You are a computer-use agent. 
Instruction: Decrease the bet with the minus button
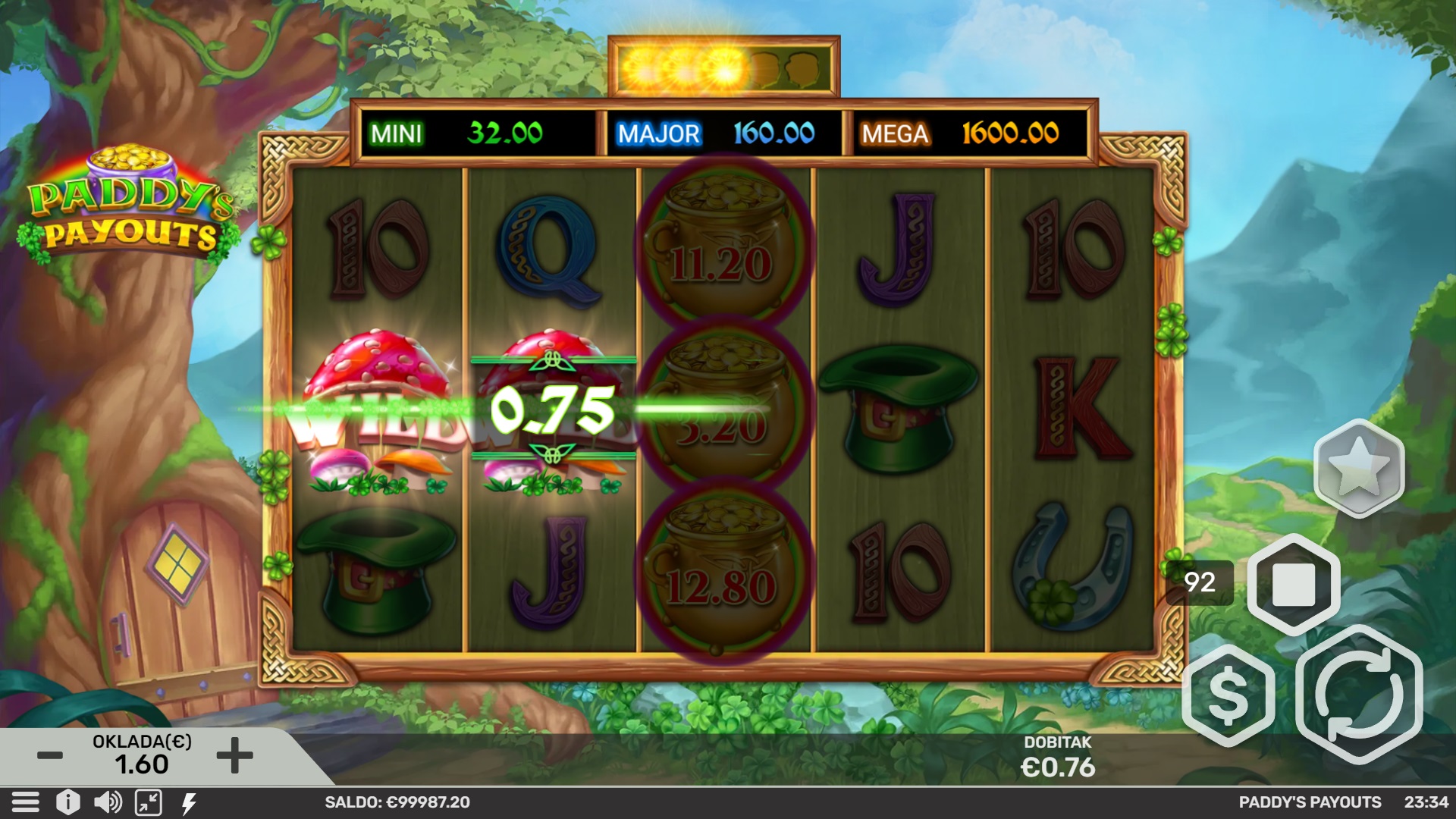[50, 755]
